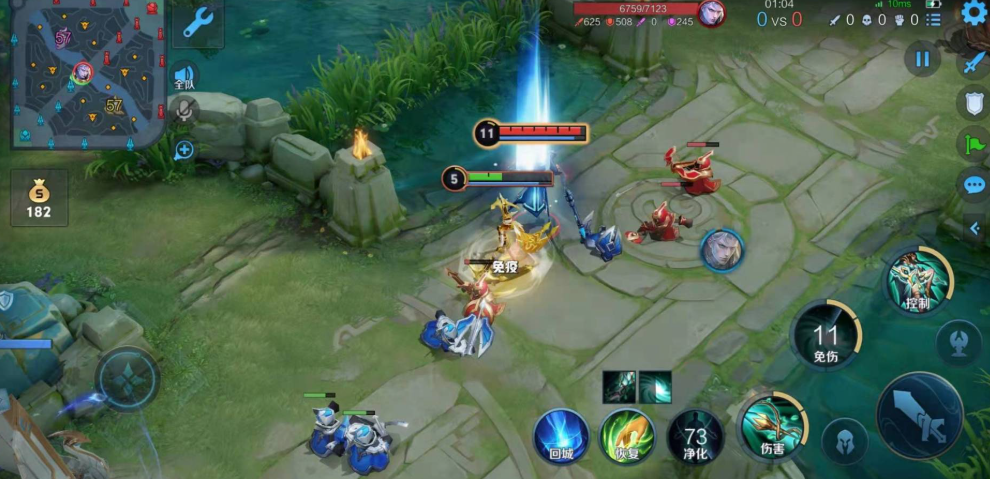Collapse the signal panel arrow
The height and width of the screenshot is (479, 990).
(x=975, y=228)
